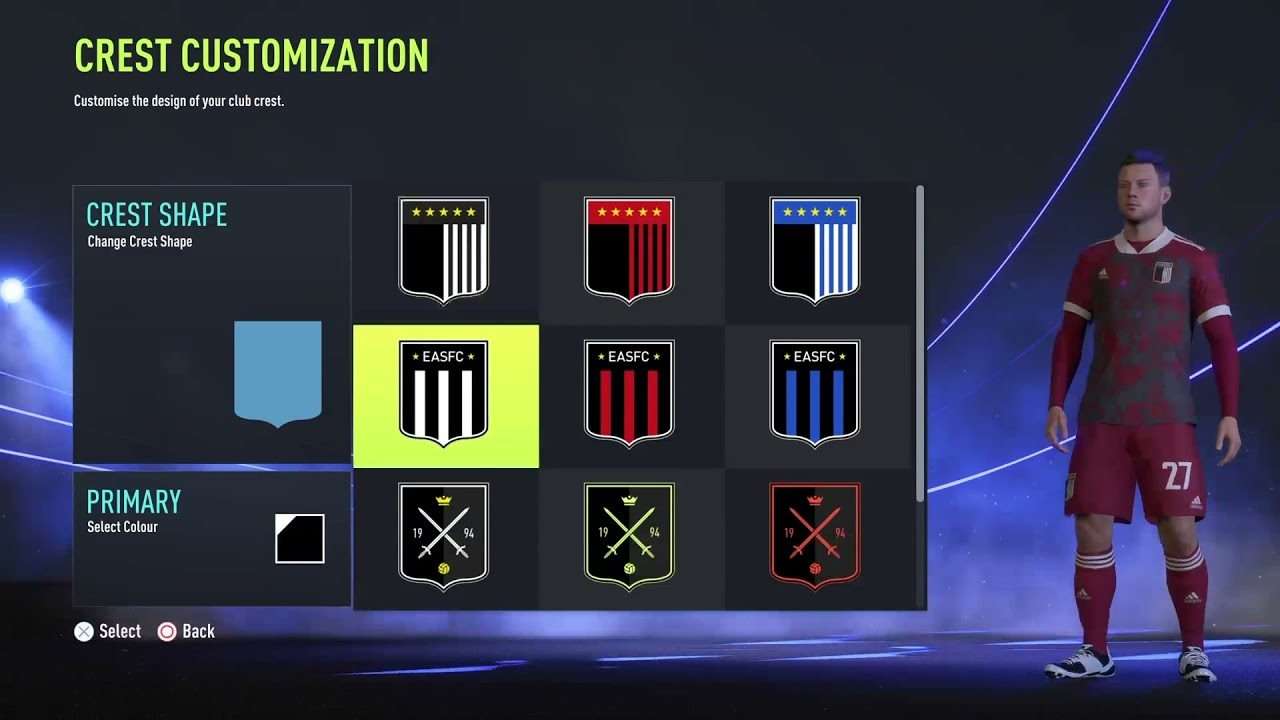Click the PRIMARY section heading
The image size is (1280, 720).
click(134, 500)
